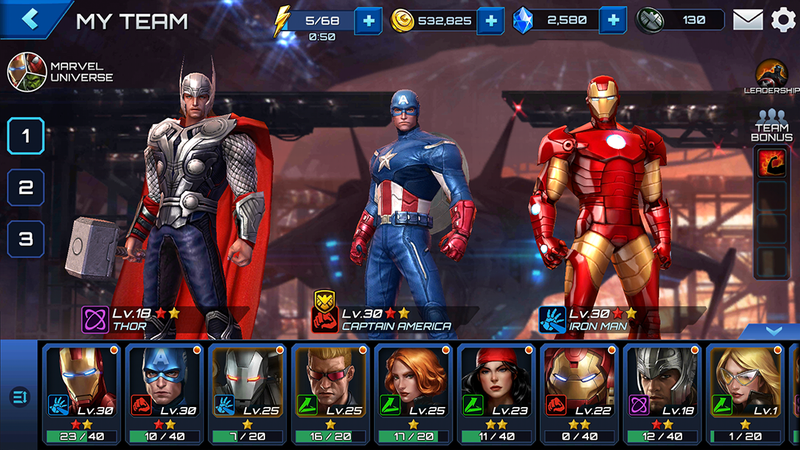Collapse the hero roster panel arrow
Image resolution: width=800 pixels, height=450 pixels.
tap(771, 330)
